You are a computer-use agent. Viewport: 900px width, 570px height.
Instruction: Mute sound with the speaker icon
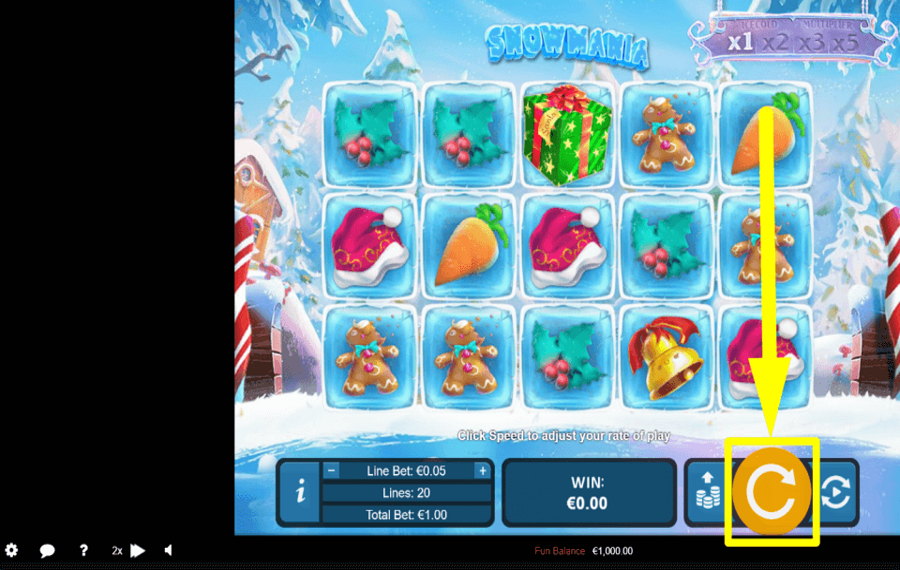(168, 550)
